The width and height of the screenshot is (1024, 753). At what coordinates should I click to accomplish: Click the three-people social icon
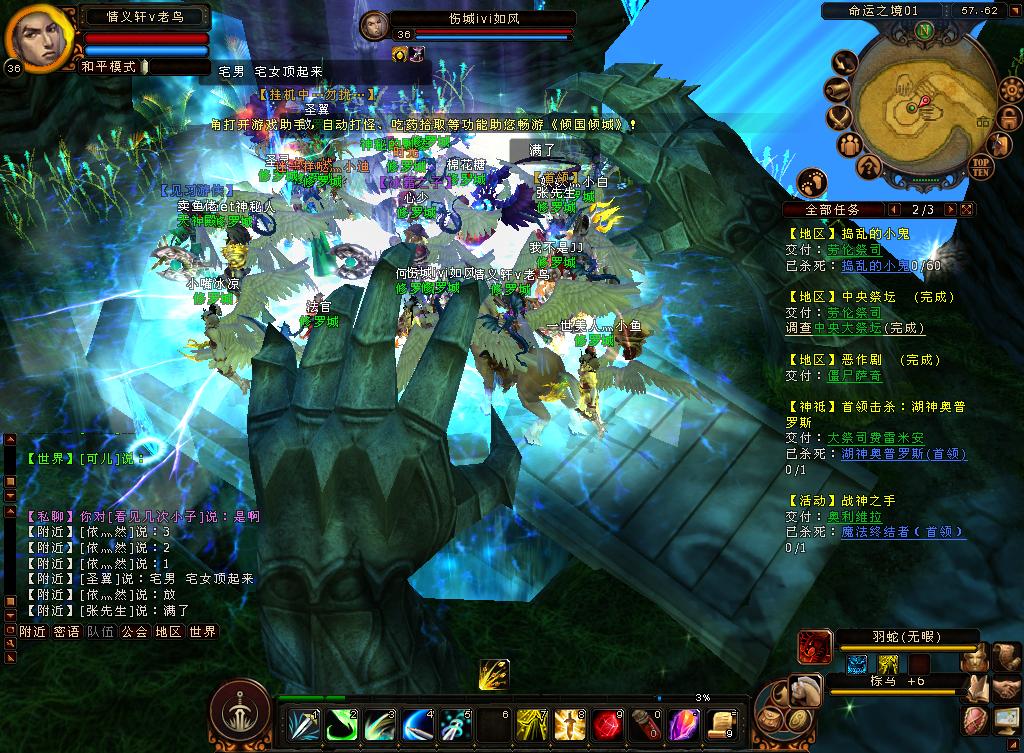coord(851,144)
